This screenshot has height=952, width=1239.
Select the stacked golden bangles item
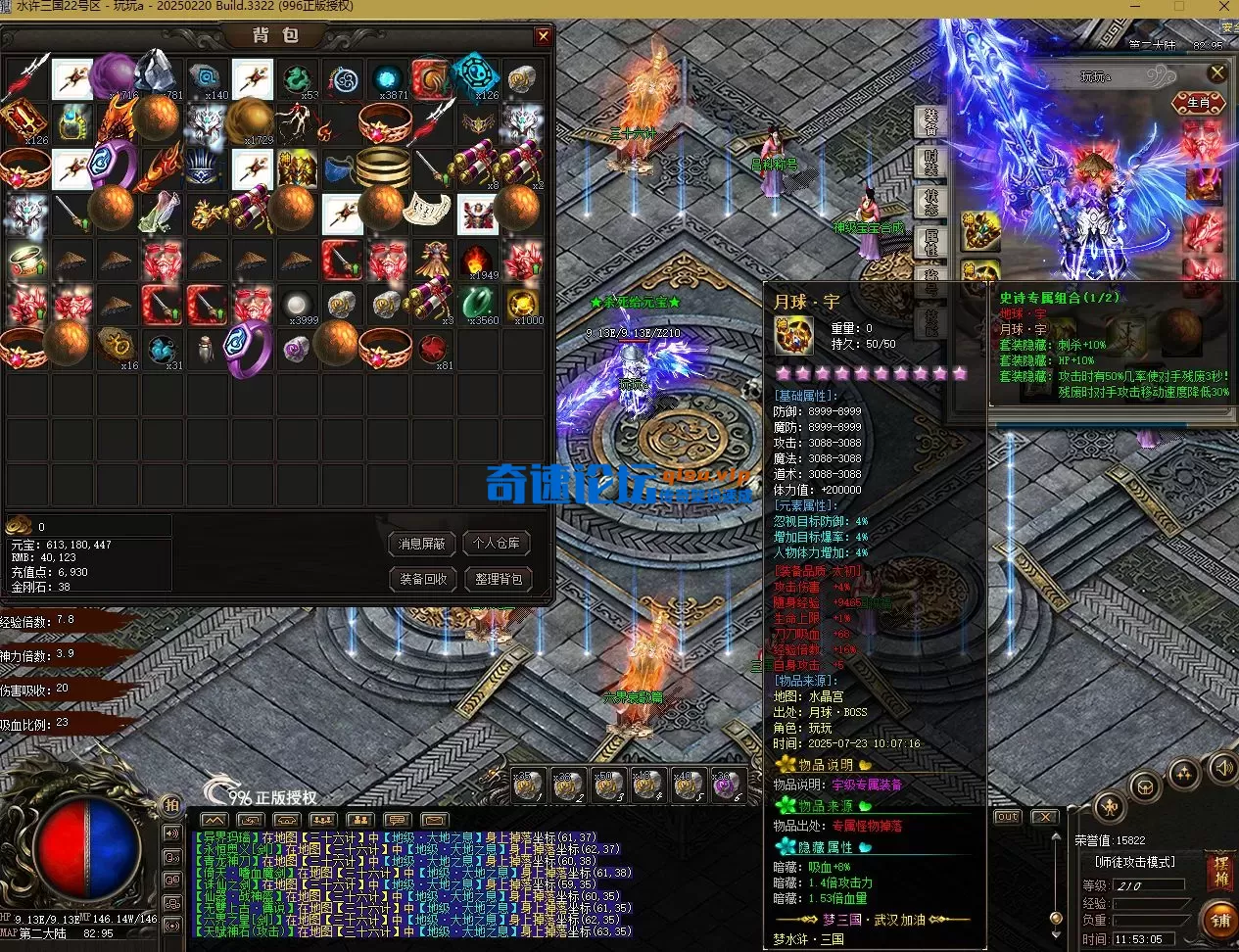pyautogui.click(x=384, y=169)
